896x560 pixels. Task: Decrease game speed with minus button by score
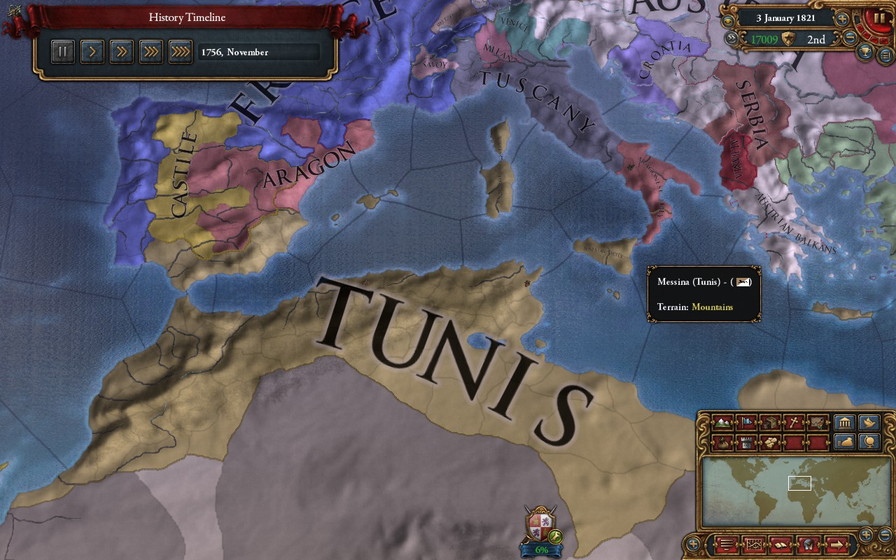(x=849, y=39)
